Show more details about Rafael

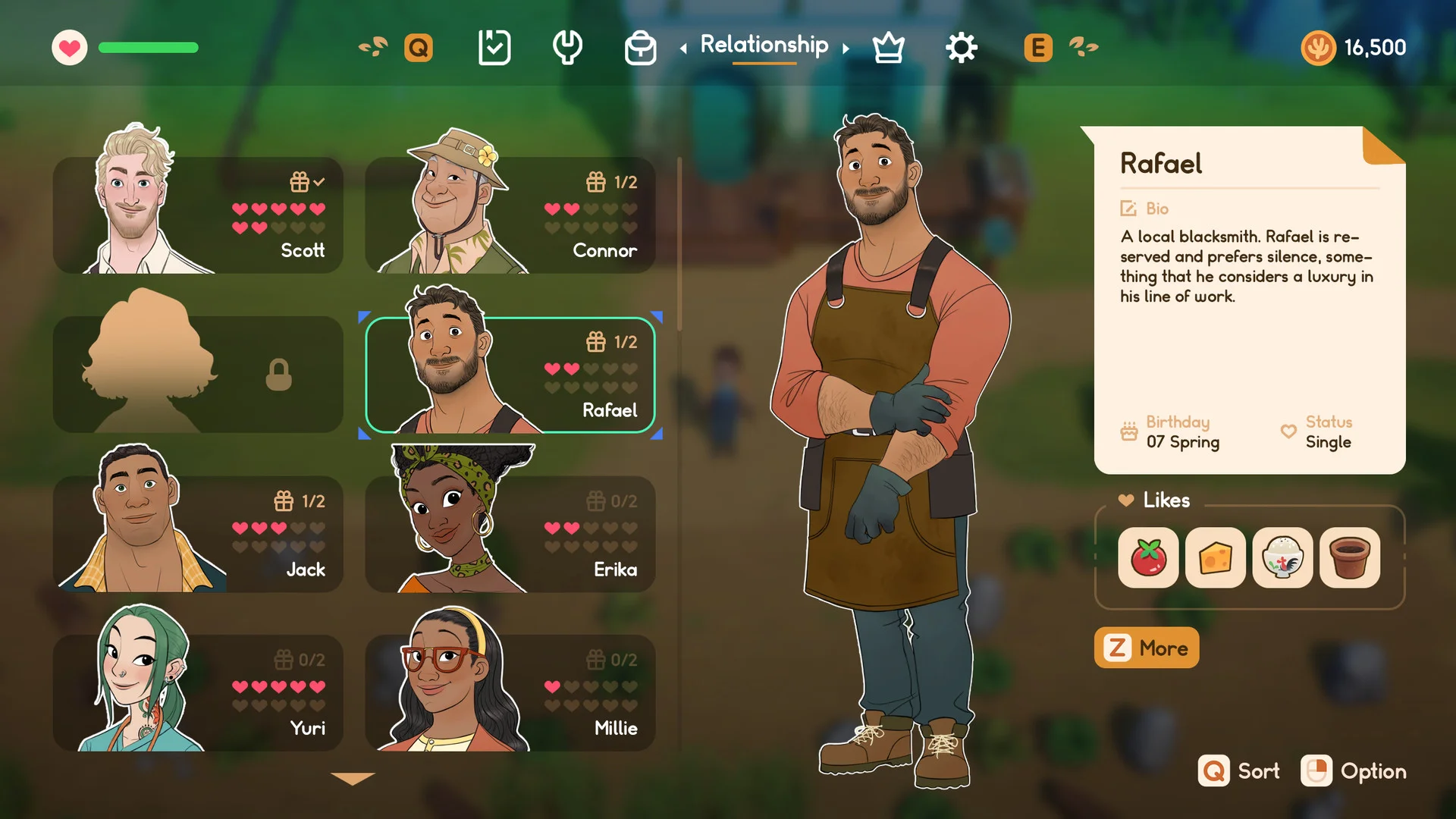(x=1146, y=648)
